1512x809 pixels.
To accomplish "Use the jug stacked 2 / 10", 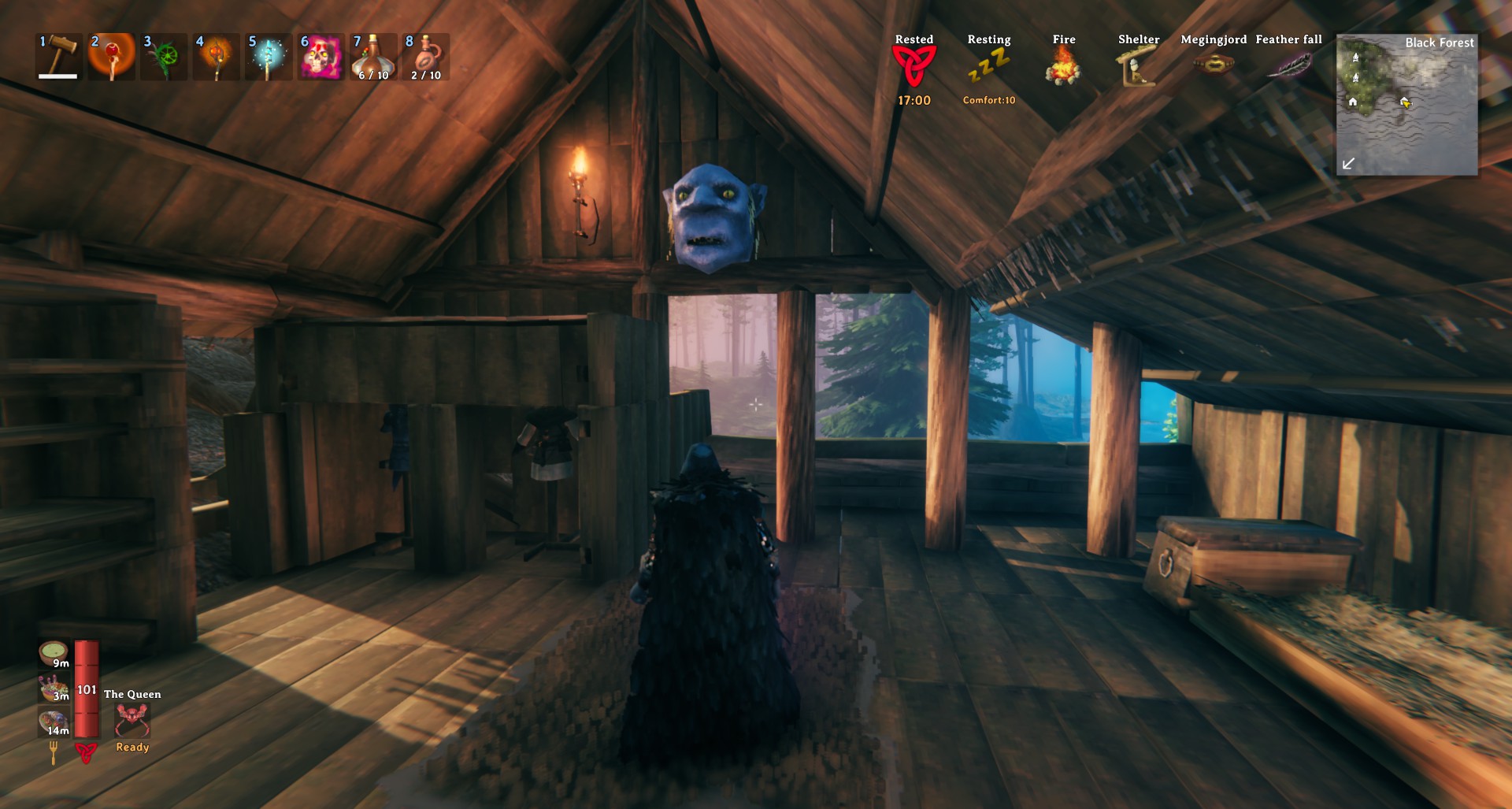I will (425, 56).
